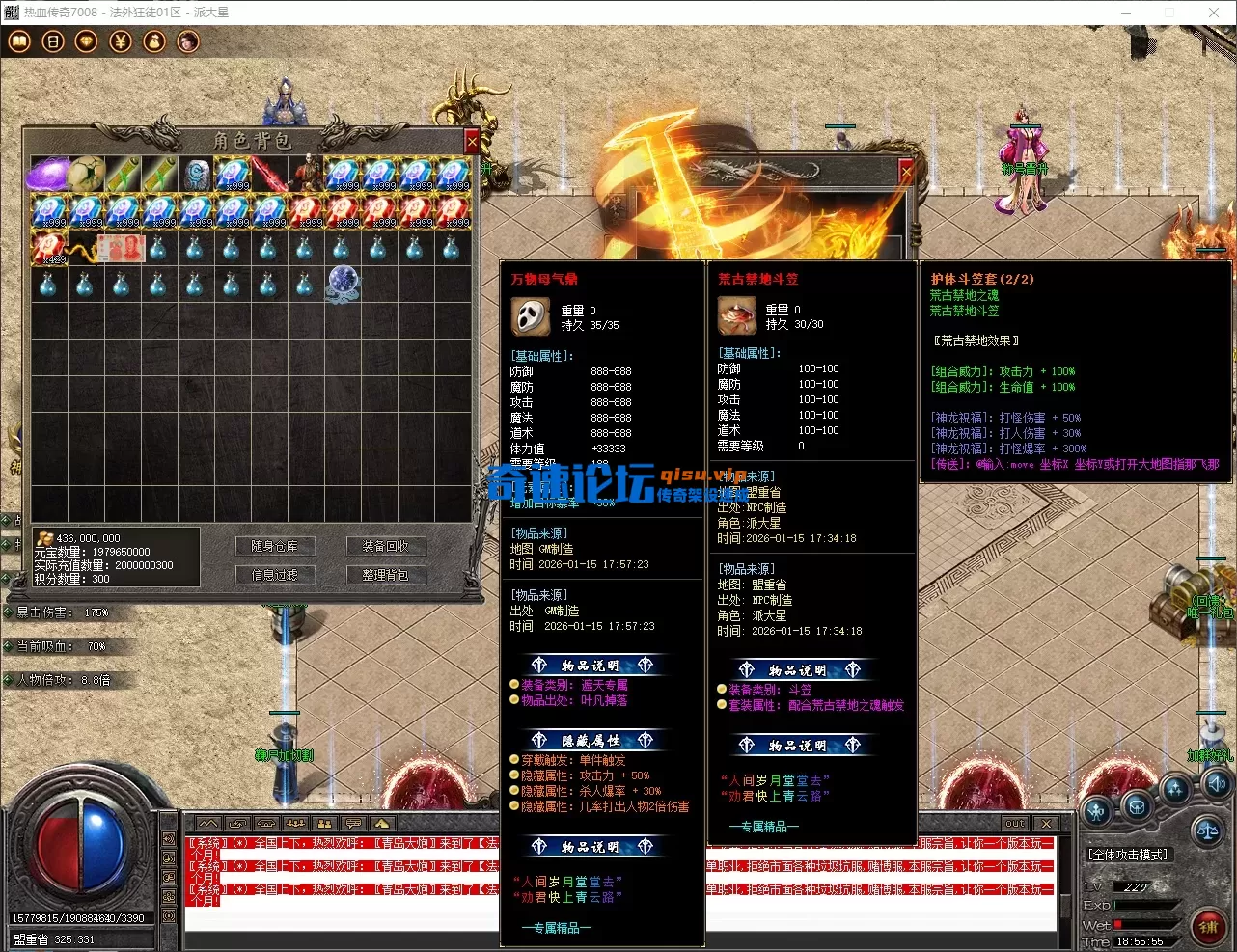Click the scales trade icon button

(x=1206, y=830)
